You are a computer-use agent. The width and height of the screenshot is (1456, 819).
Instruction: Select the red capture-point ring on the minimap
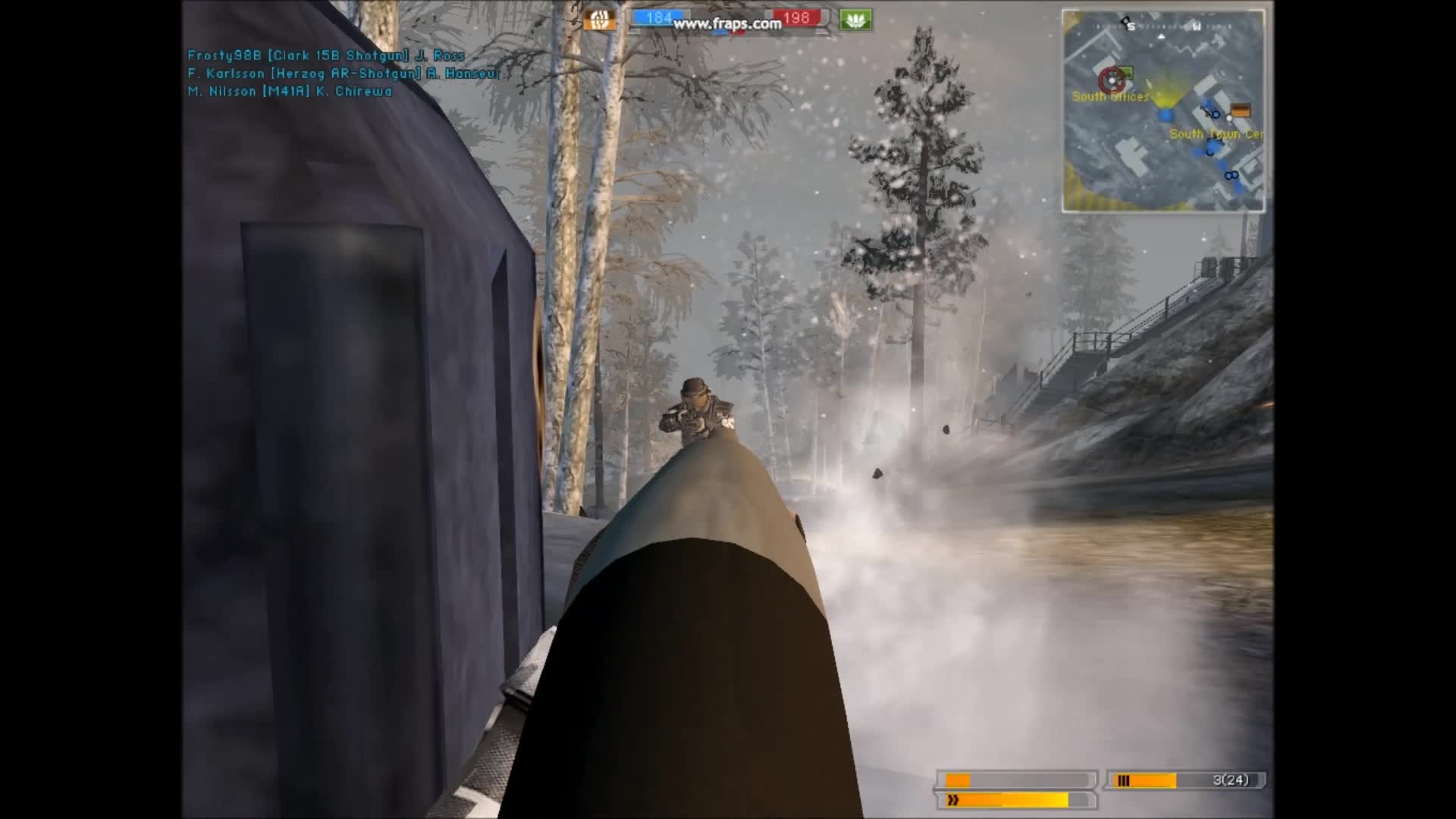click(1112, 80)
